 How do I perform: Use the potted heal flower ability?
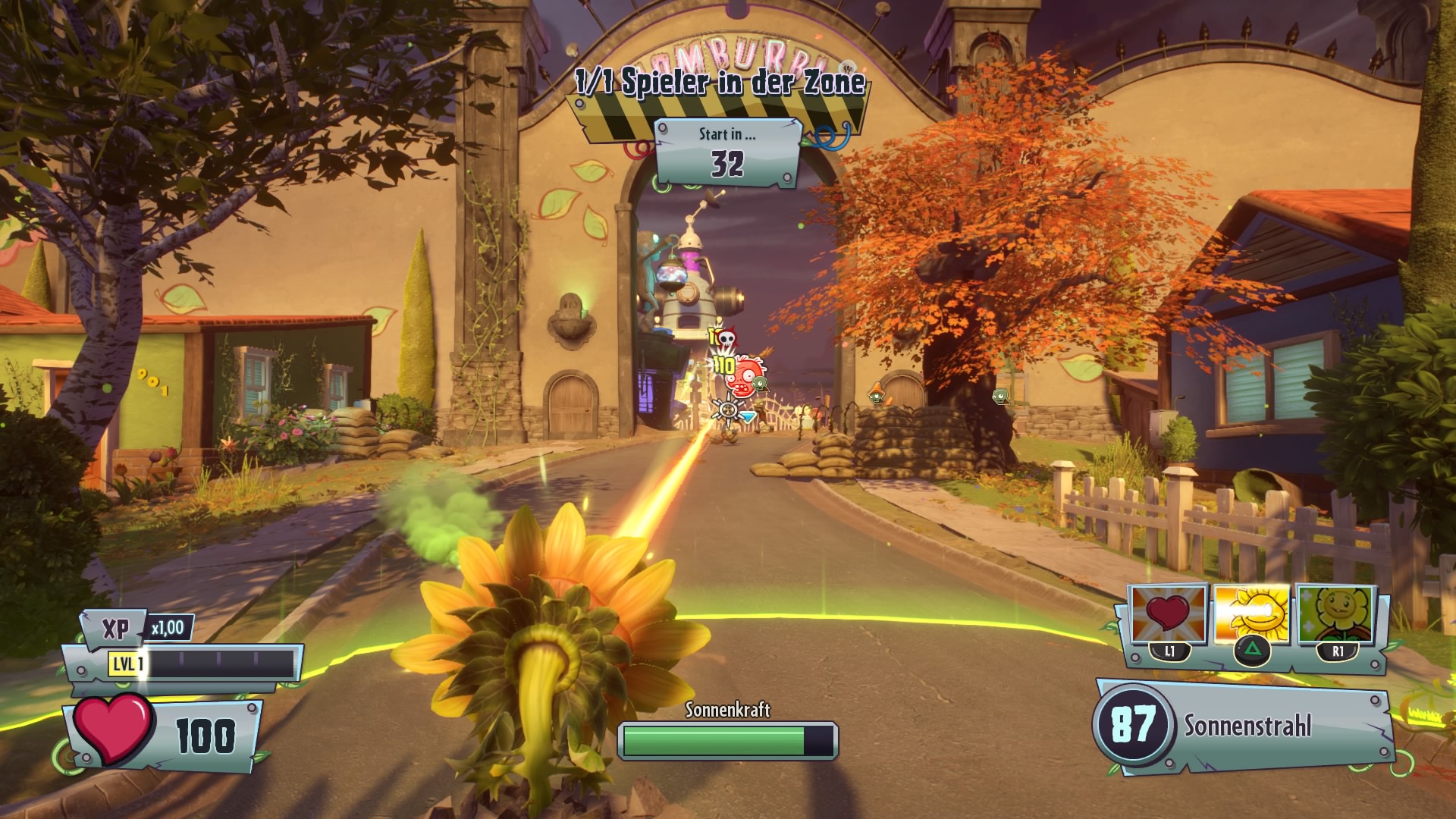pyautogui.click(x=1335, y=614)
